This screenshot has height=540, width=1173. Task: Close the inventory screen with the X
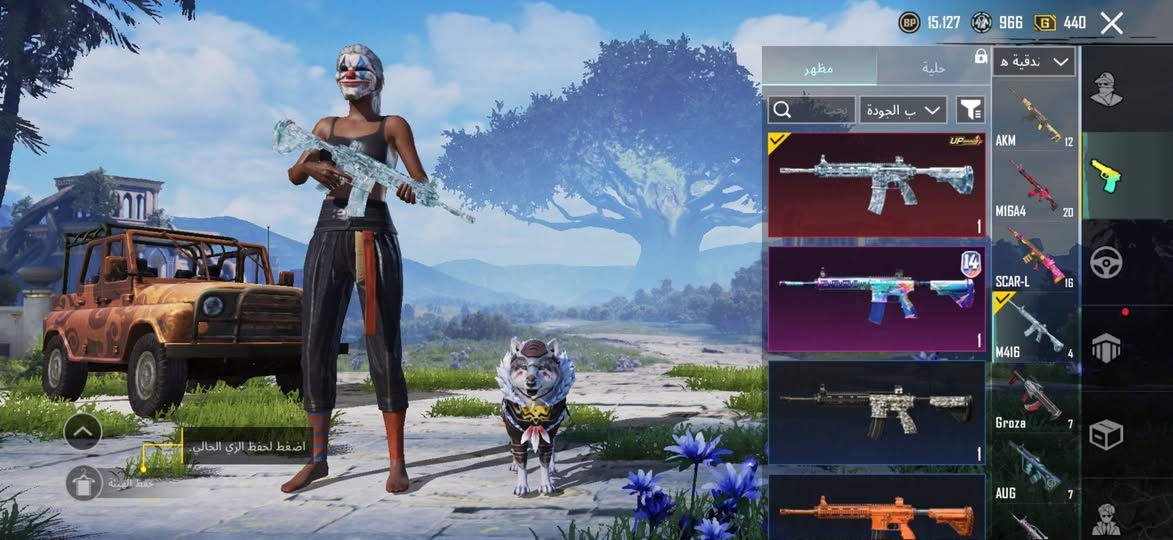(x=1111, y=23)
